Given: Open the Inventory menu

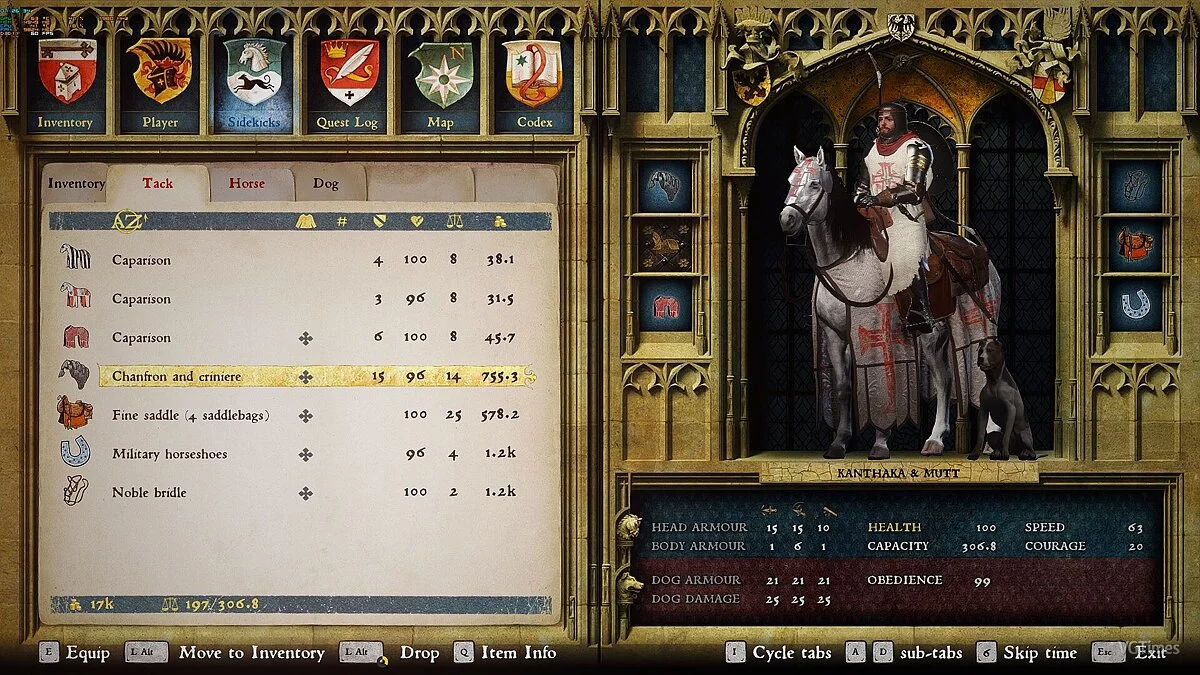Looking at the screenshot, I should tap(66, 84).
